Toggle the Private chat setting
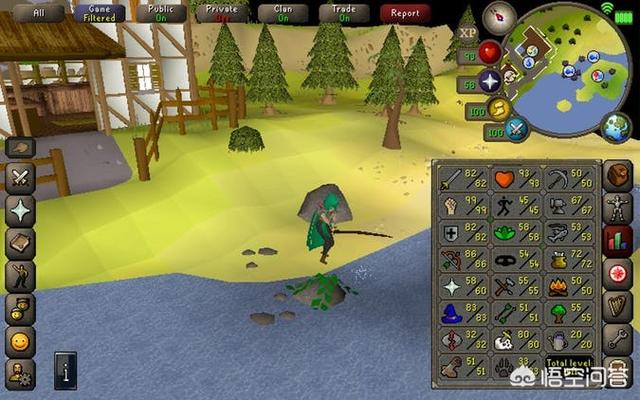This screenshot has width=640, height=400. [222, 13]
